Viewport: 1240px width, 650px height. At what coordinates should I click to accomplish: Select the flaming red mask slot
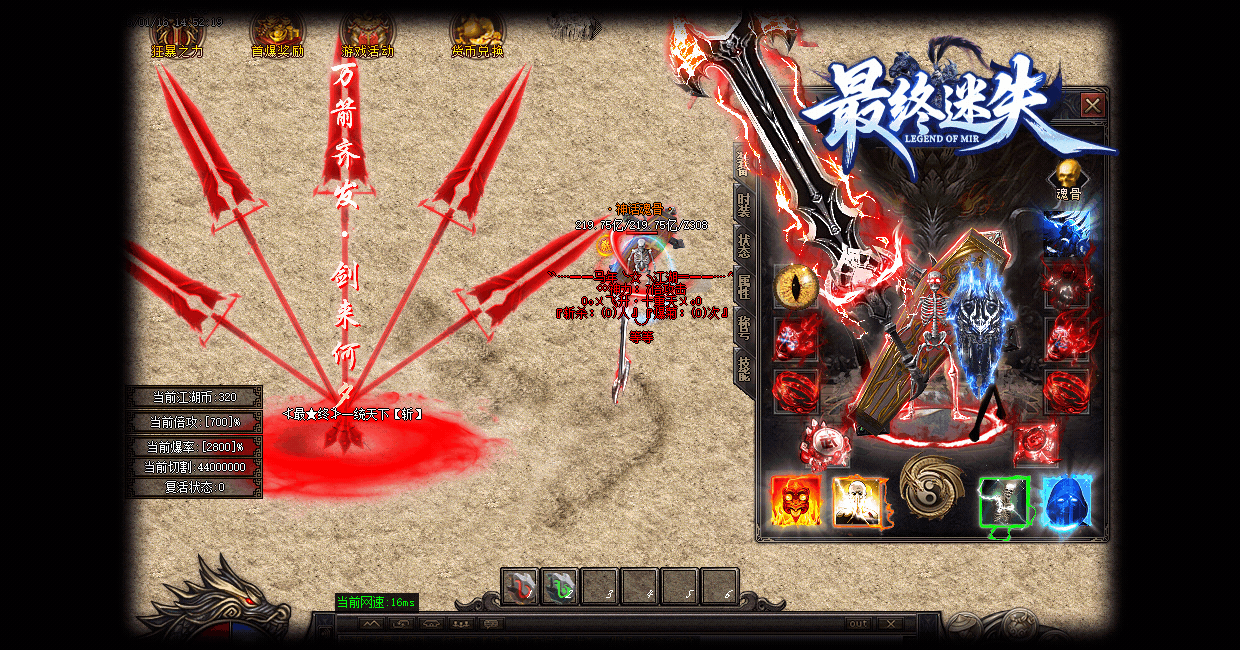(796, 501)
